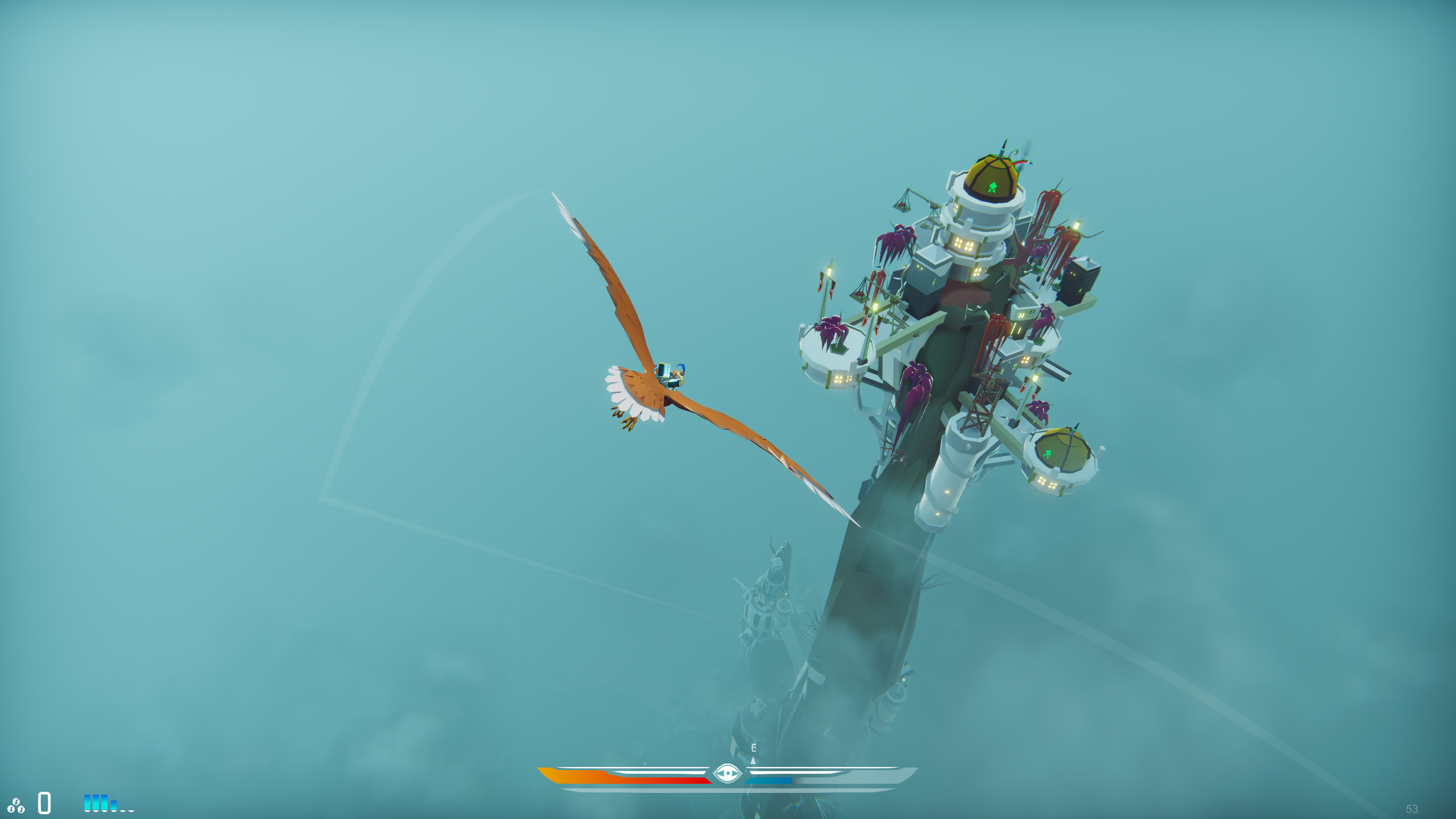This screenshot has height=819, width=1456.
Task: Click the compass E marker above the HUD
Action: click(x=753, y=747)
